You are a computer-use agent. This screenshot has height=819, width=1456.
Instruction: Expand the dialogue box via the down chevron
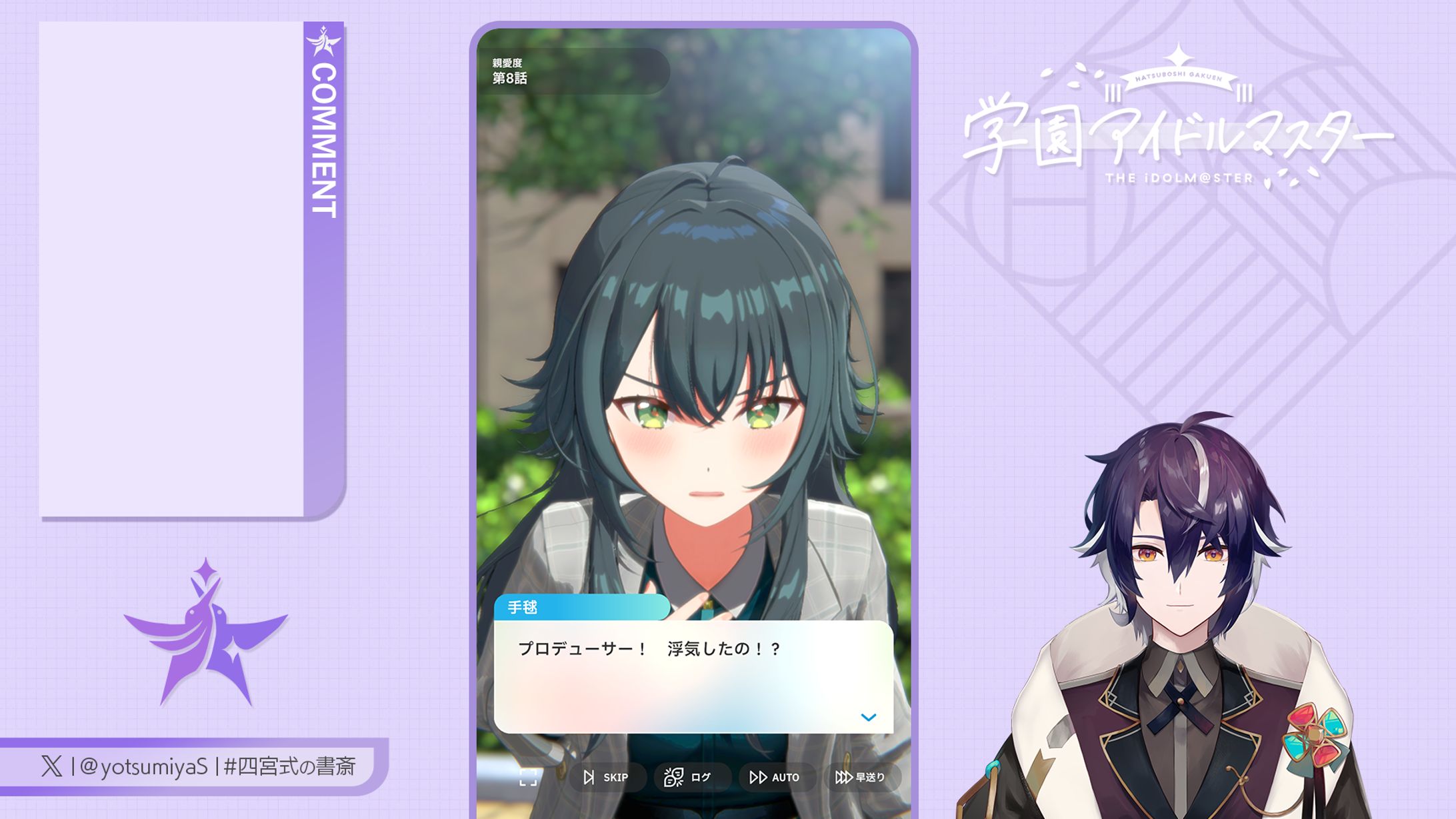pos(867,717)
